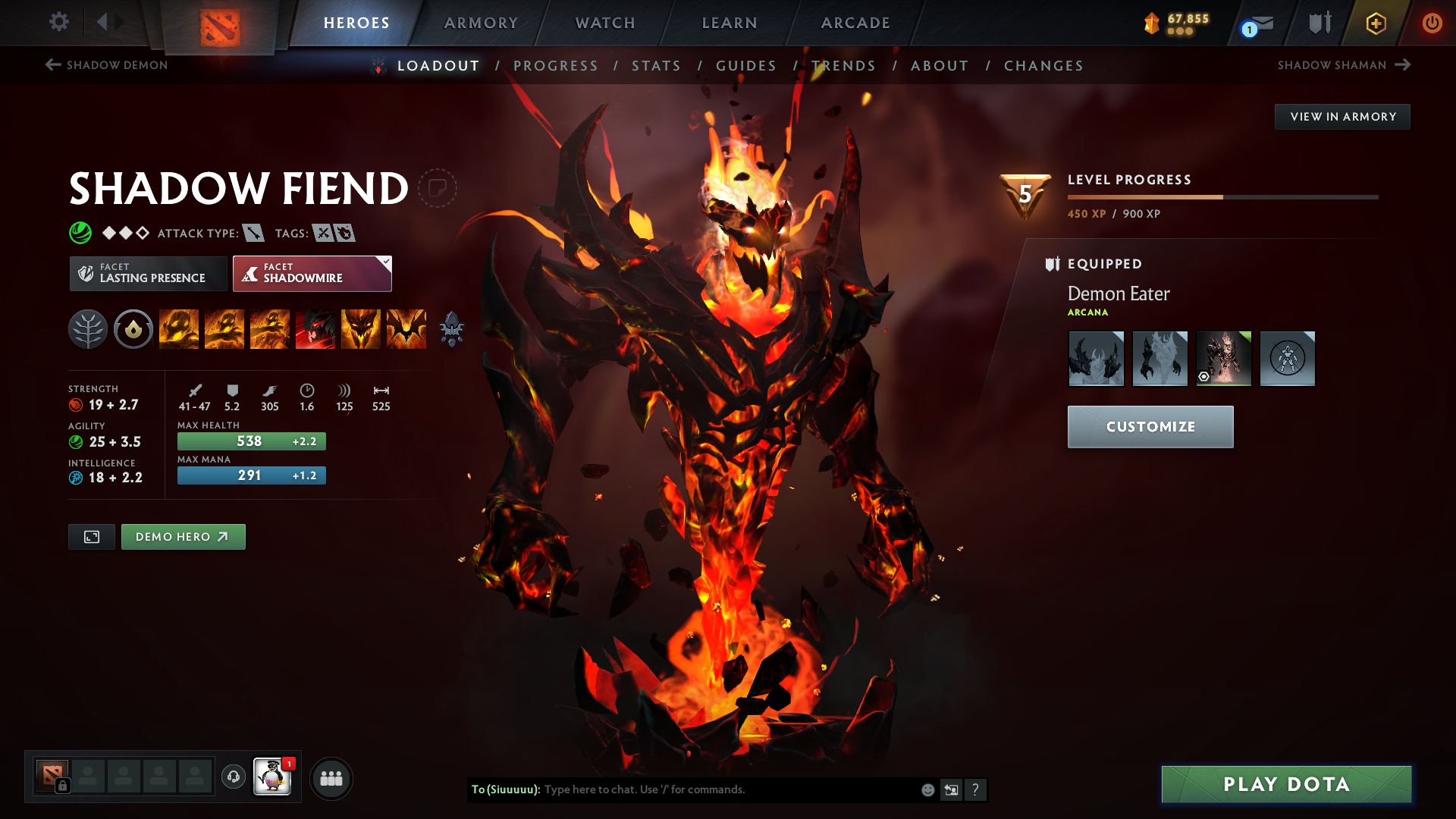This screenshot has height=819, width=1456.
Task: Select the Lasting Presence facet
Action: point(148,273)
